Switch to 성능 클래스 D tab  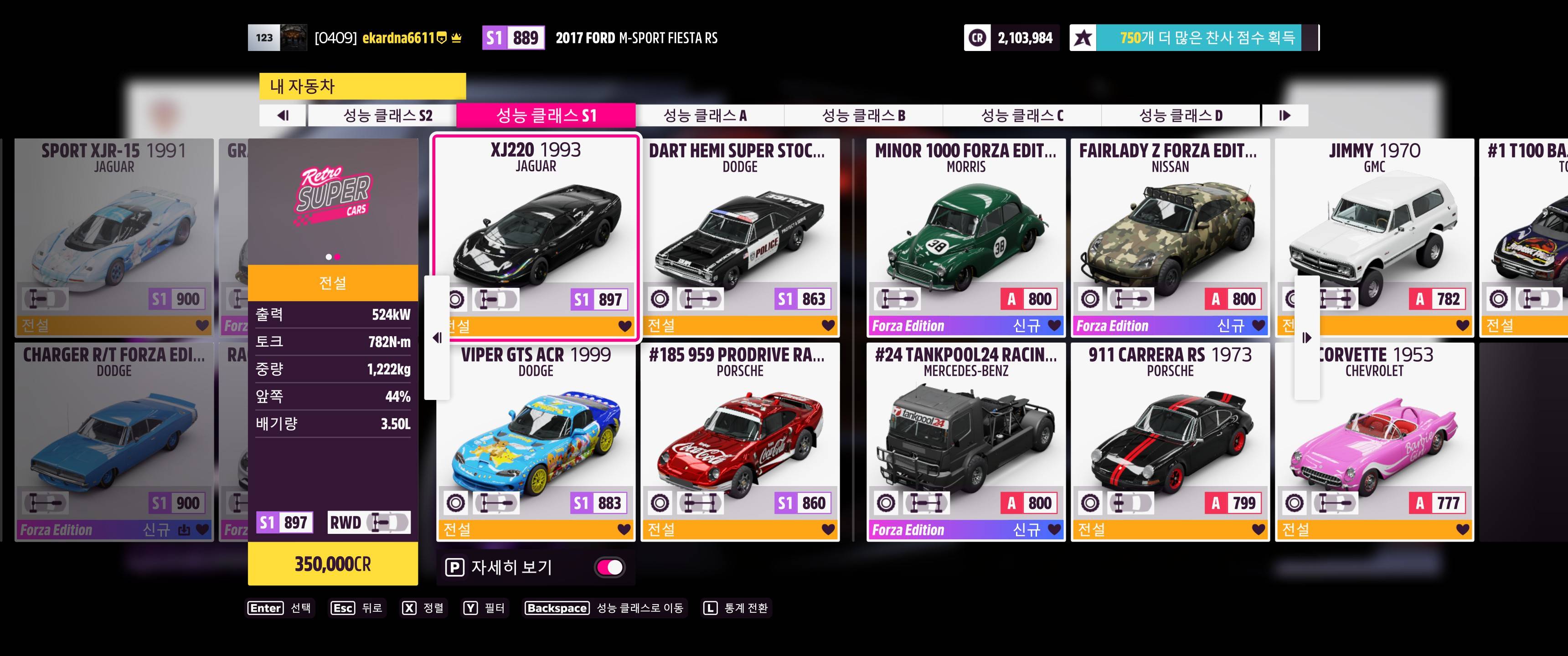click(1180, 116)
